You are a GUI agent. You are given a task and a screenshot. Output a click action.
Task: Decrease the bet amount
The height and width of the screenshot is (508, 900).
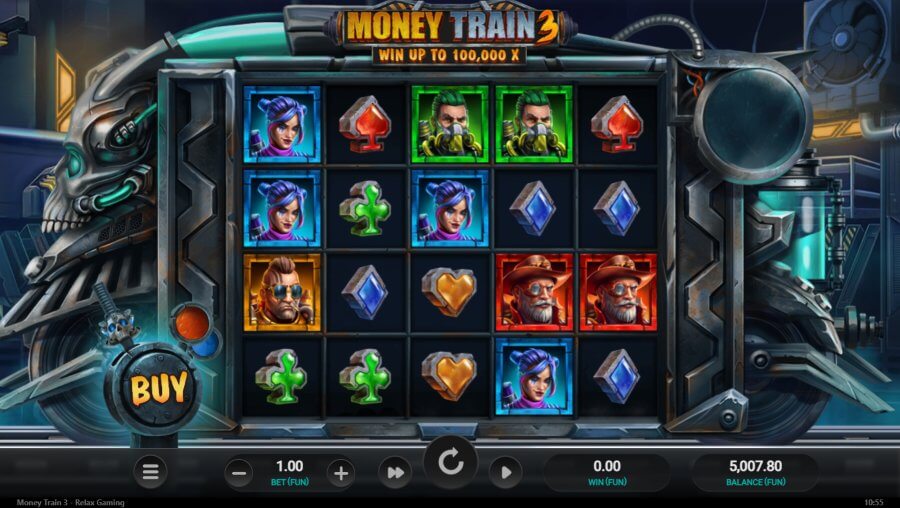pos(238,473)
